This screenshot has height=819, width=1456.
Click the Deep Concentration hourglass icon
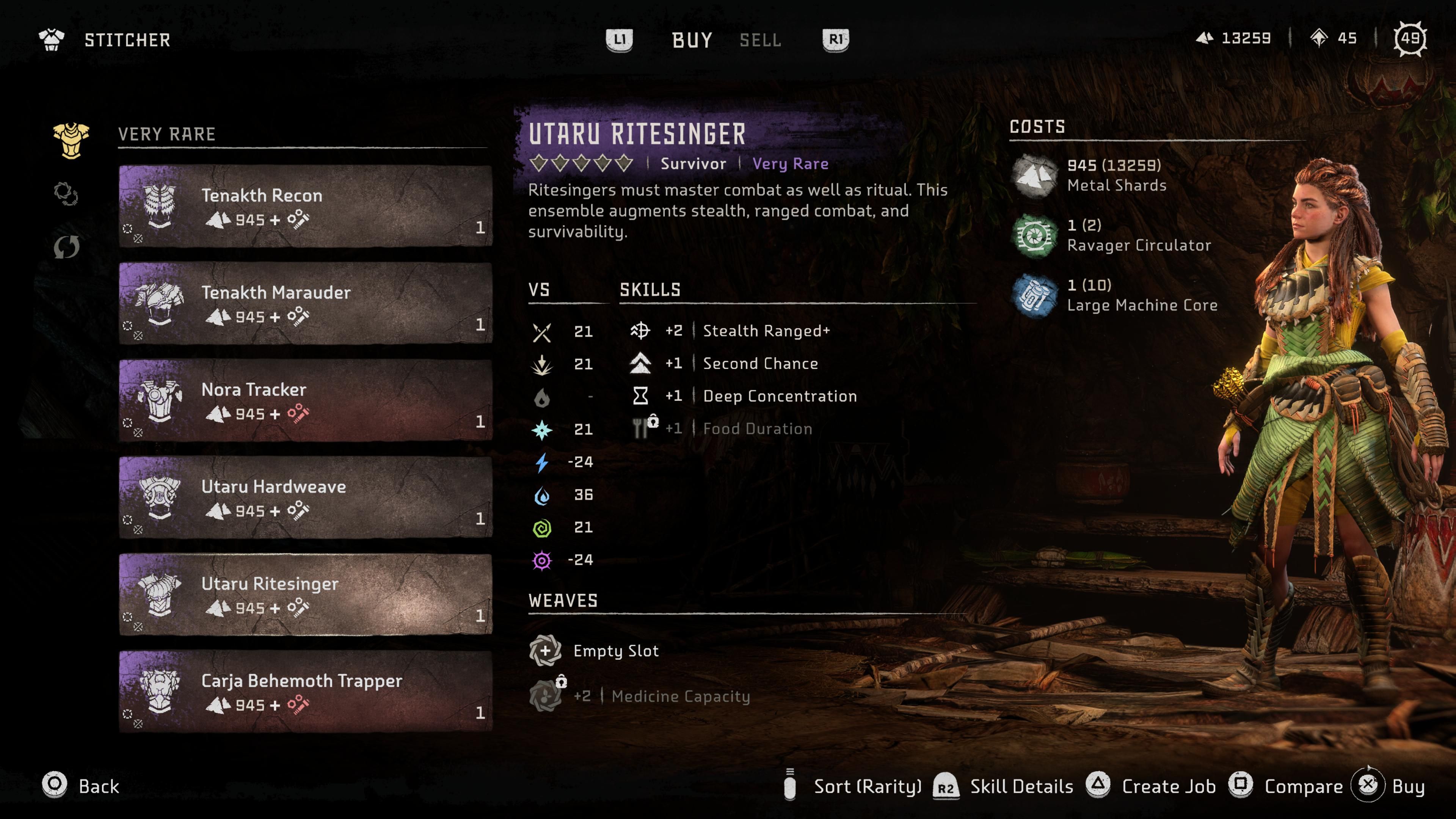click(x=640, y=395)
